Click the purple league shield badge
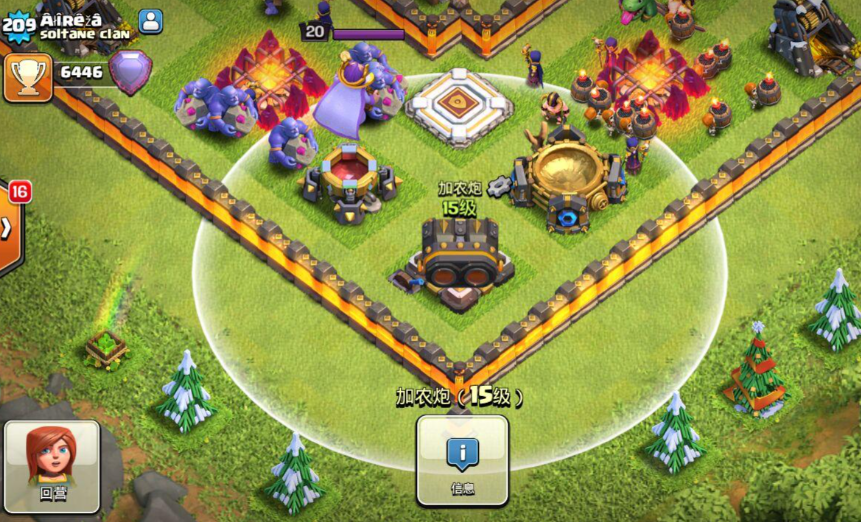 [x=129, y=72]
